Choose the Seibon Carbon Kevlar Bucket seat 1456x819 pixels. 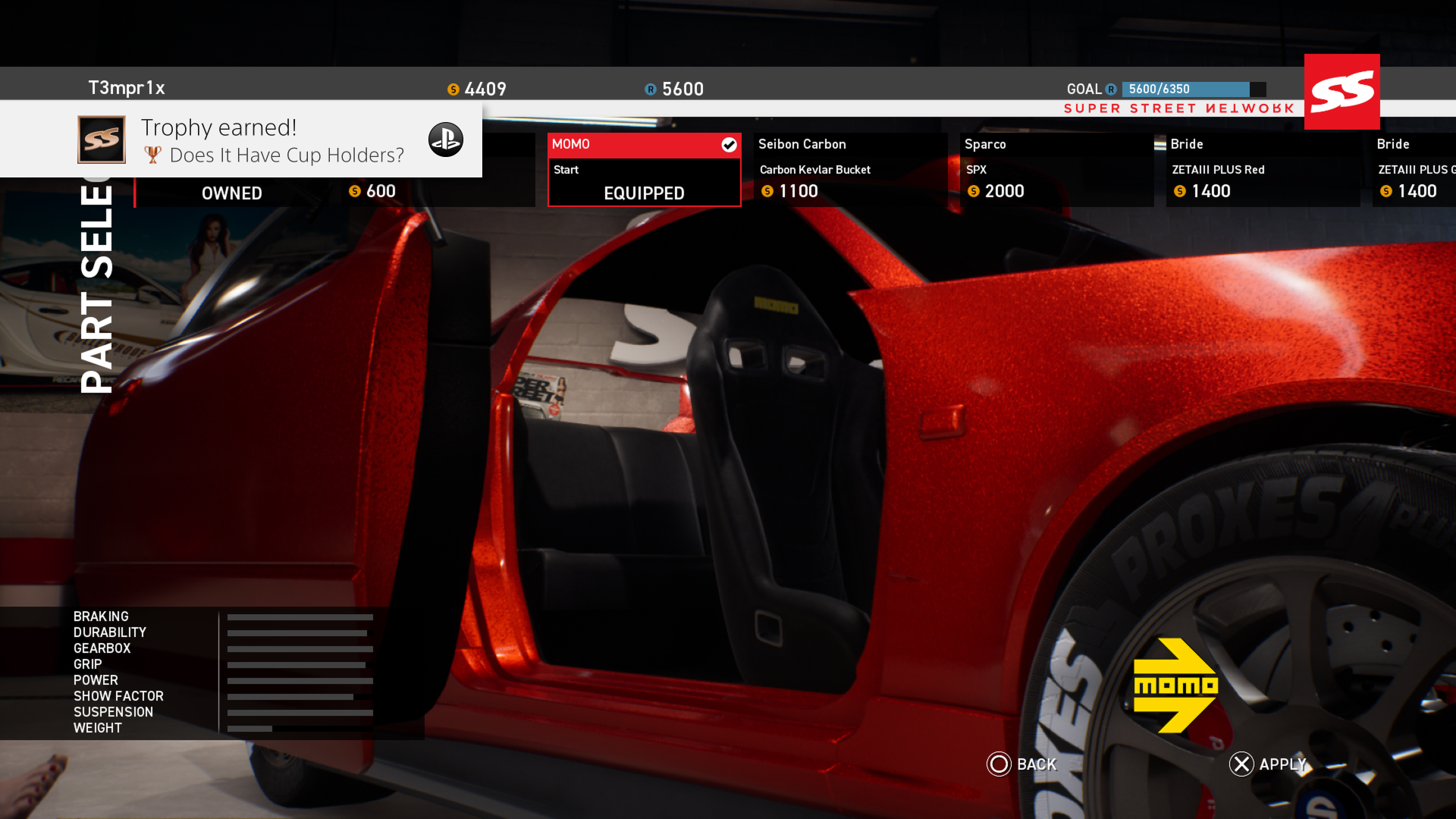tap(850, 170)
